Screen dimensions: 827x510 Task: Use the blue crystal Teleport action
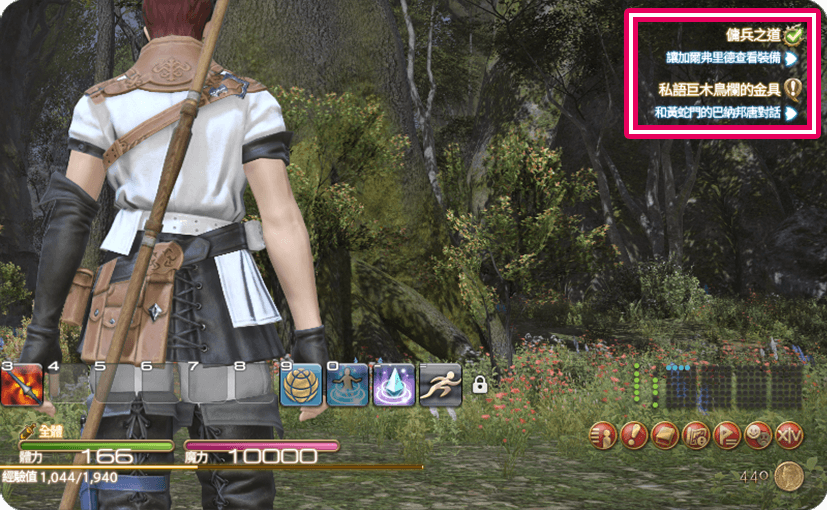click(393, 385)
